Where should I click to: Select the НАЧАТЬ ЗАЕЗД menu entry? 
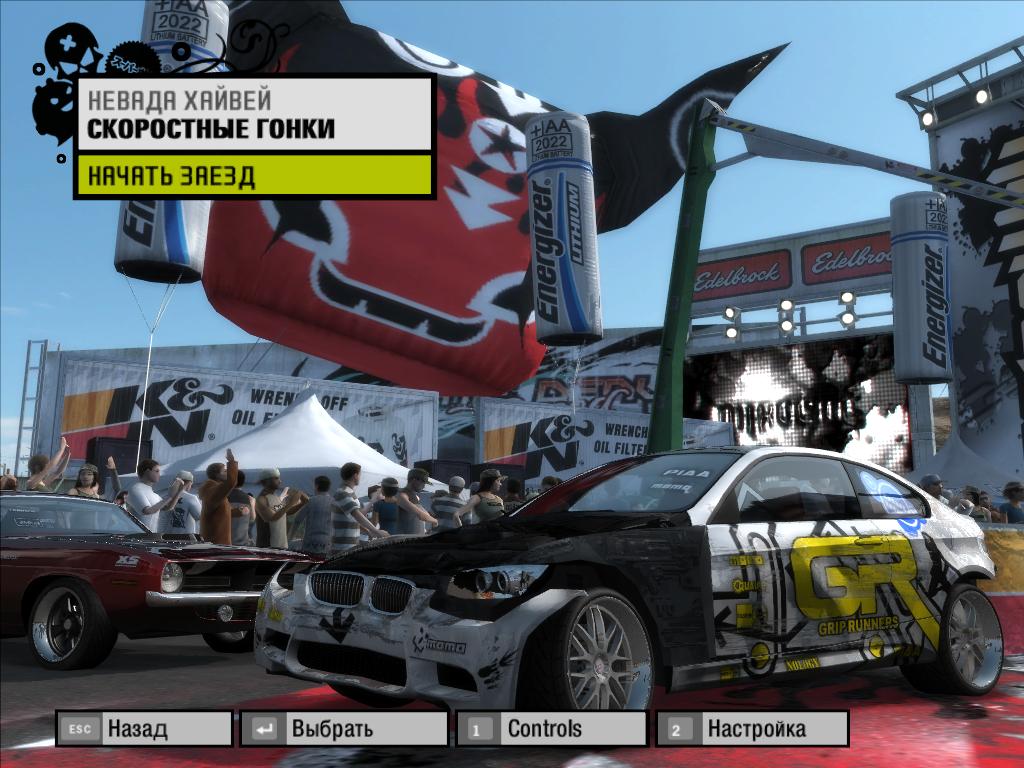click(254, 176)
